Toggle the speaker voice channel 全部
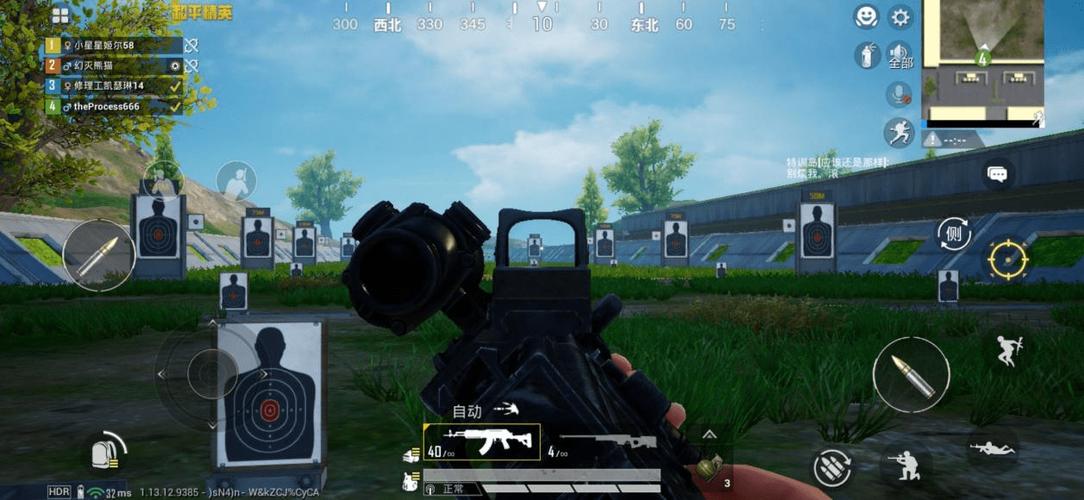 point(900,55)
